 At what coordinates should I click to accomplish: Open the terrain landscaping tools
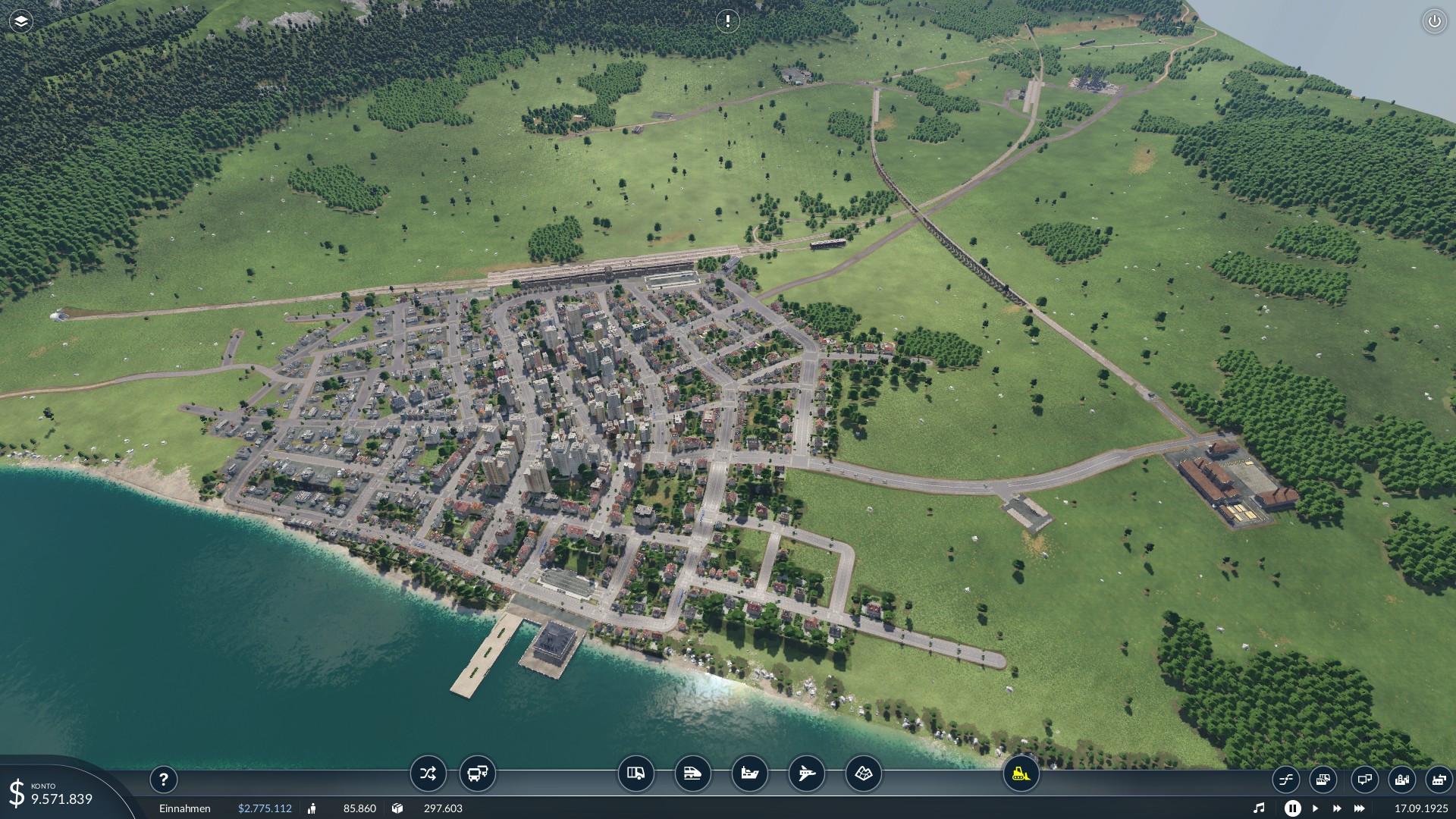tap(864, 773)
